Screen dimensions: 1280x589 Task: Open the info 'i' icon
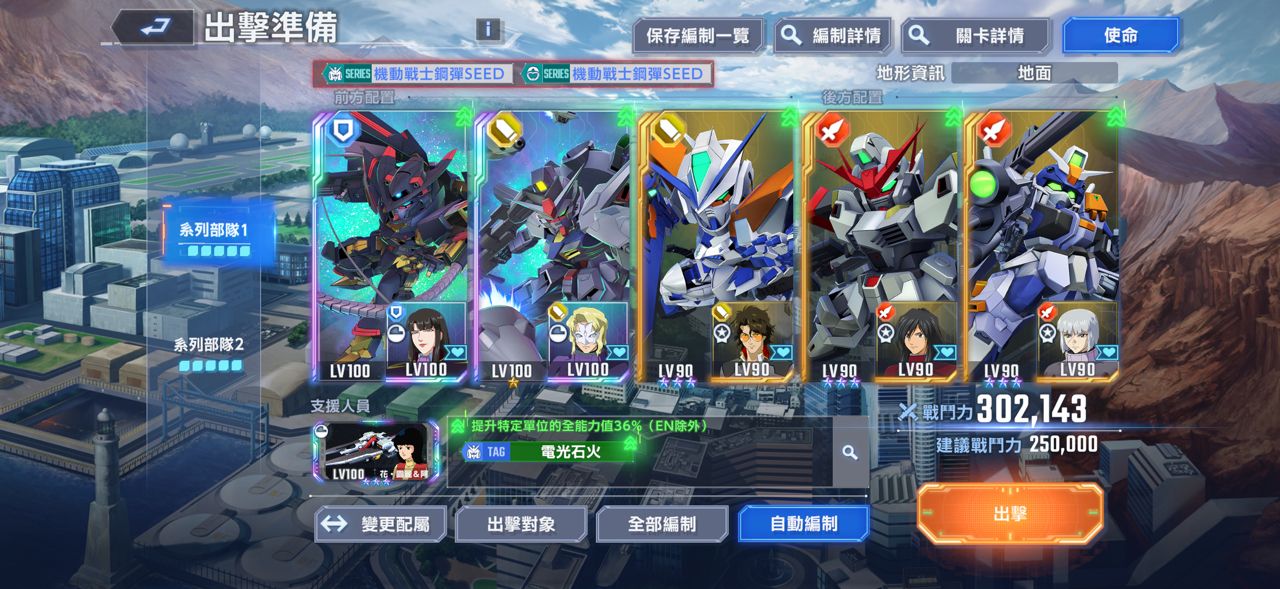(488, 29)
